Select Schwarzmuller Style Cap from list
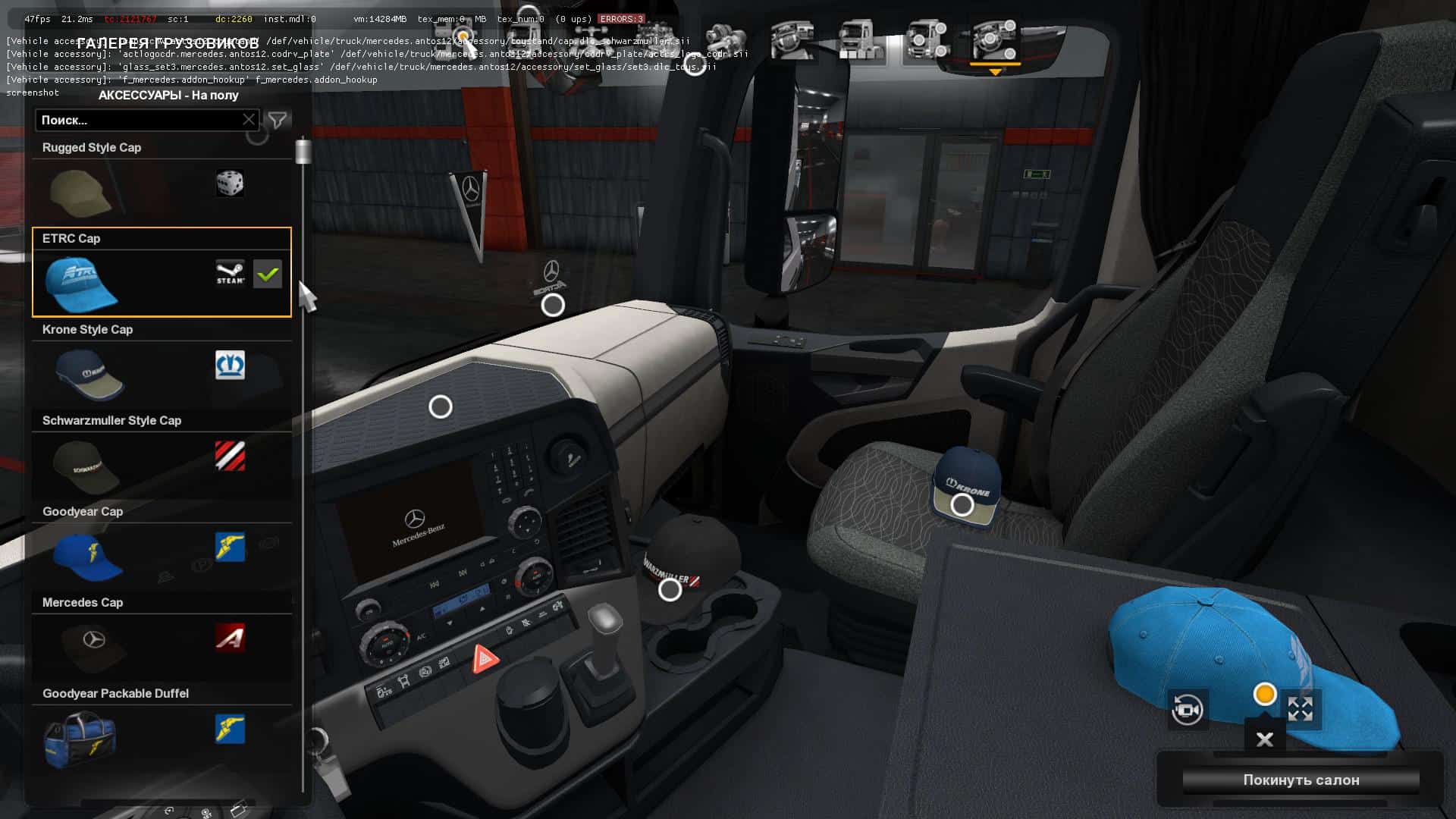Image resolution: width=1456 pixels, height=819 pixels. [161, 454]
